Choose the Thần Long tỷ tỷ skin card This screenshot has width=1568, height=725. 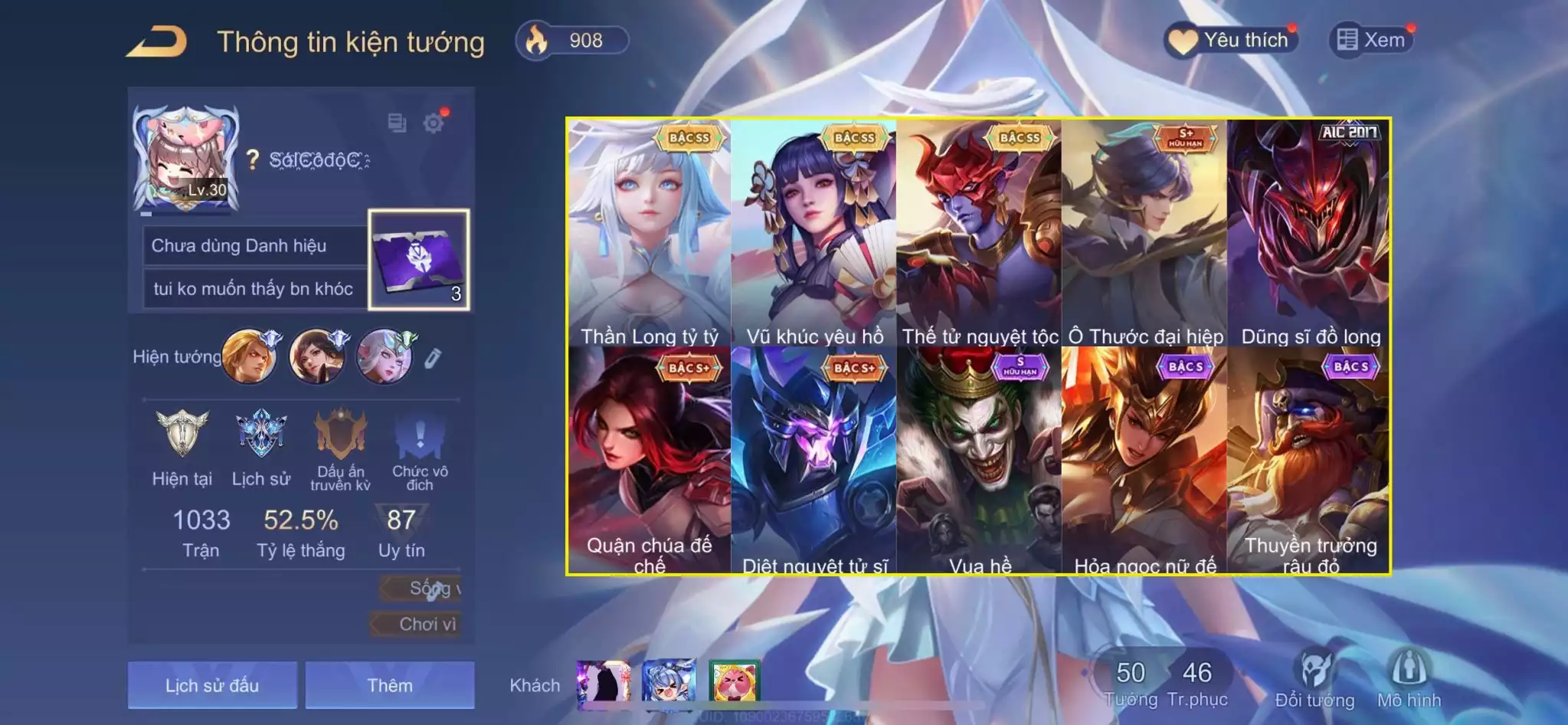click(x=650, y=233)
